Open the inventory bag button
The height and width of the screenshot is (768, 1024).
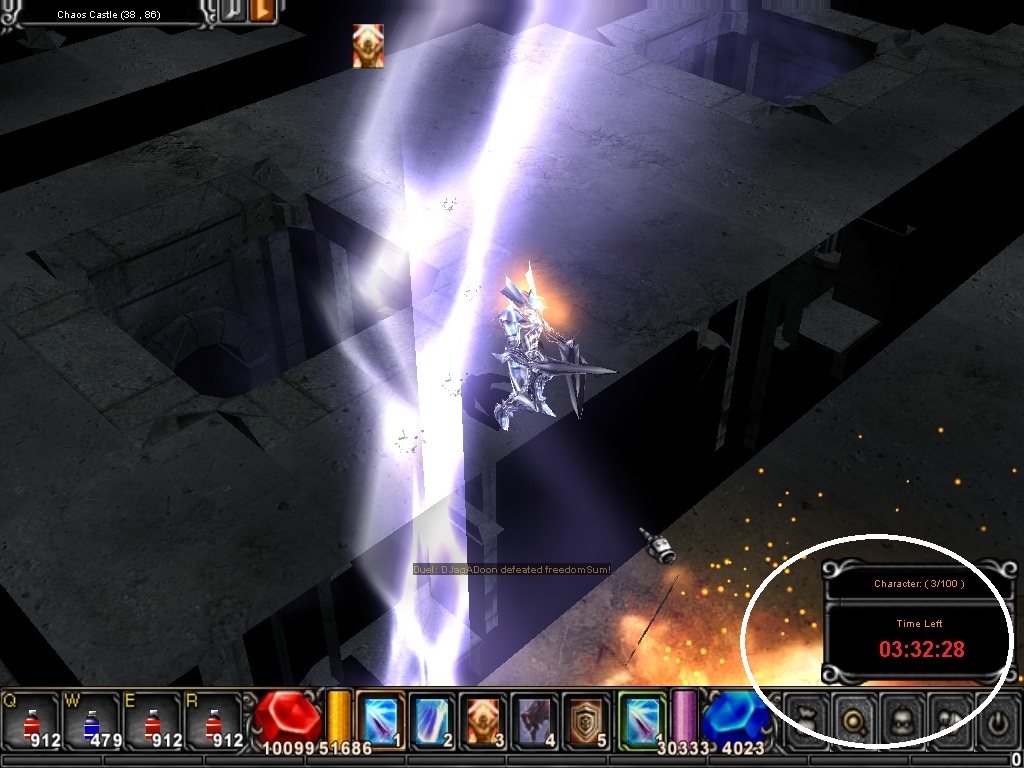click(808, 721)
